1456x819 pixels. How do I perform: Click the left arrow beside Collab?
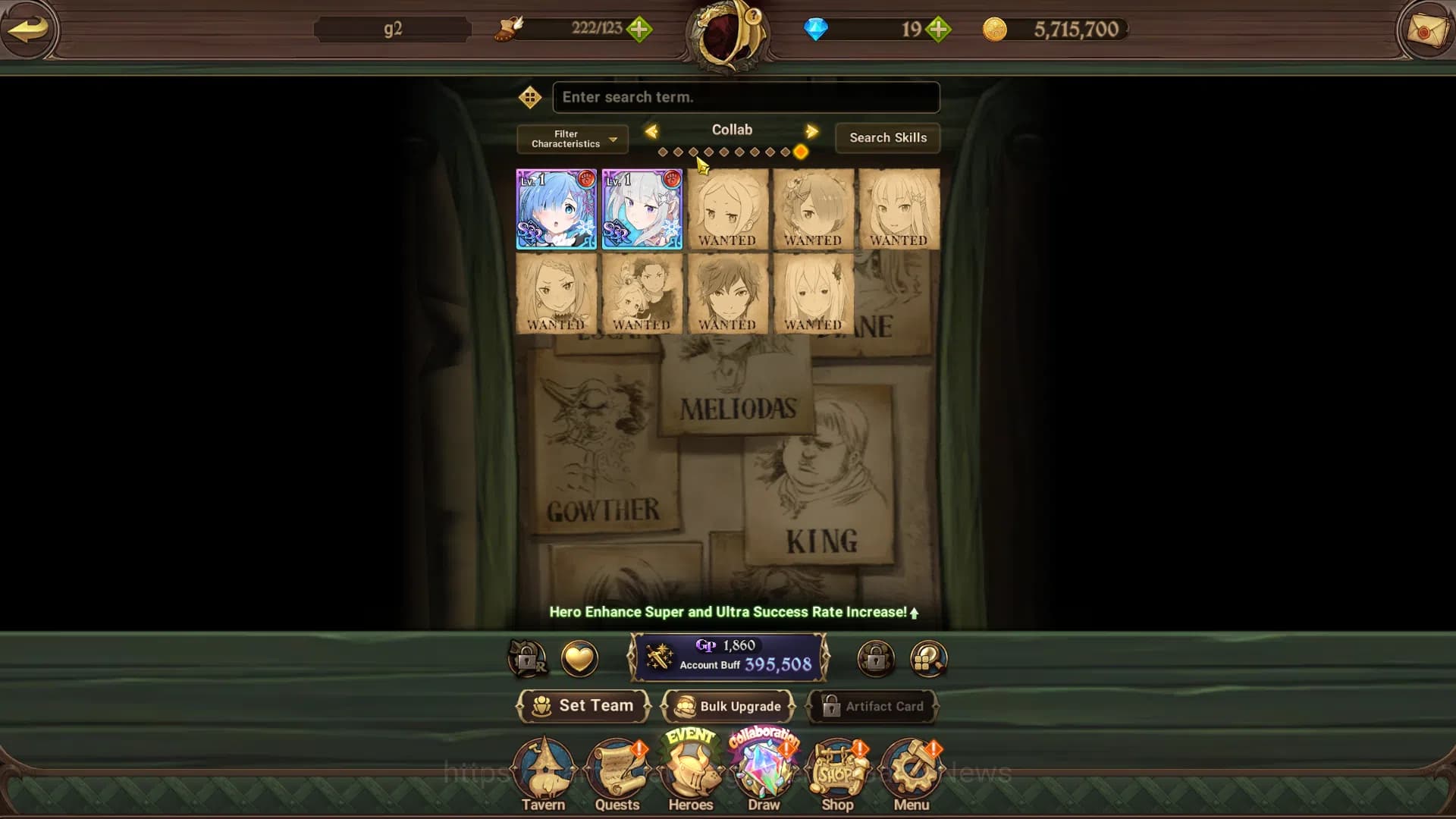[x=653, y=131]
